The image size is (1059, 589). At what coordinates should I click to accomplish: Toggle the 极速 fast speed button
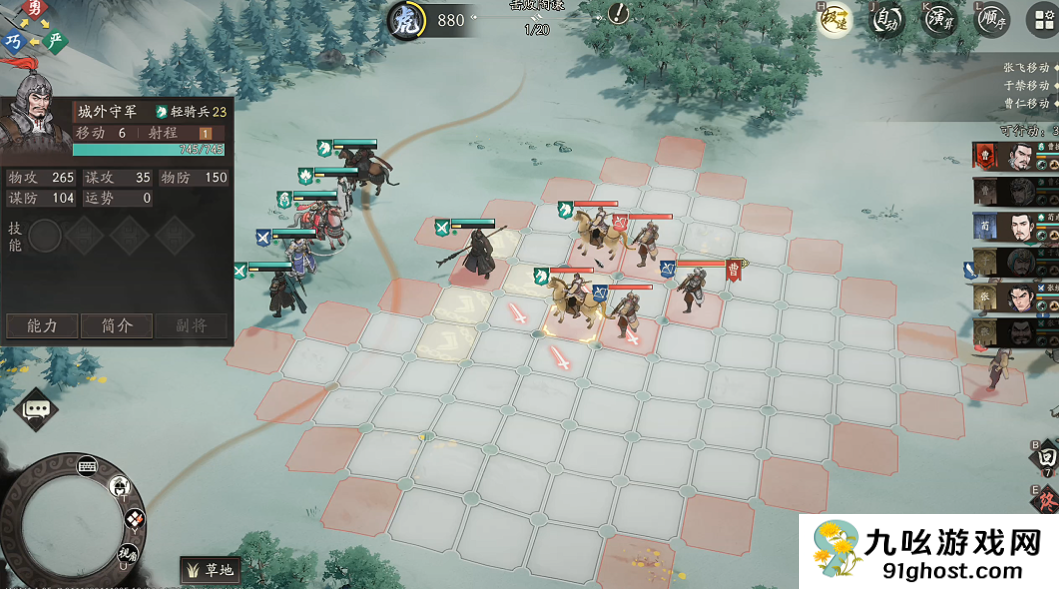coord(834,20)
